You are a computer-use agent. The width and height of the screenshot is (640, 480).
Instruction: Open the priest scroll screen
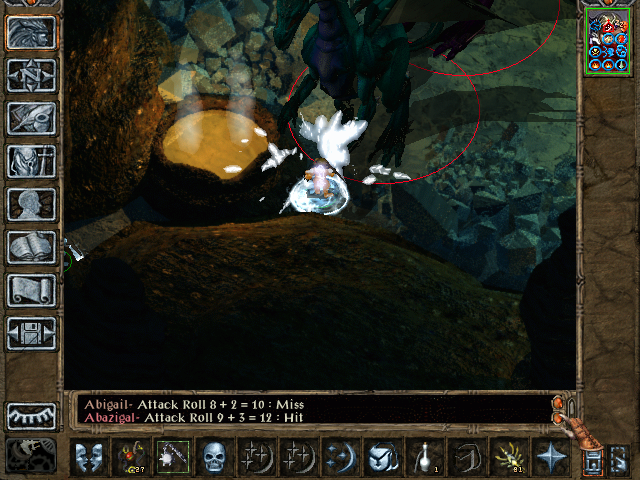(32, 290)
